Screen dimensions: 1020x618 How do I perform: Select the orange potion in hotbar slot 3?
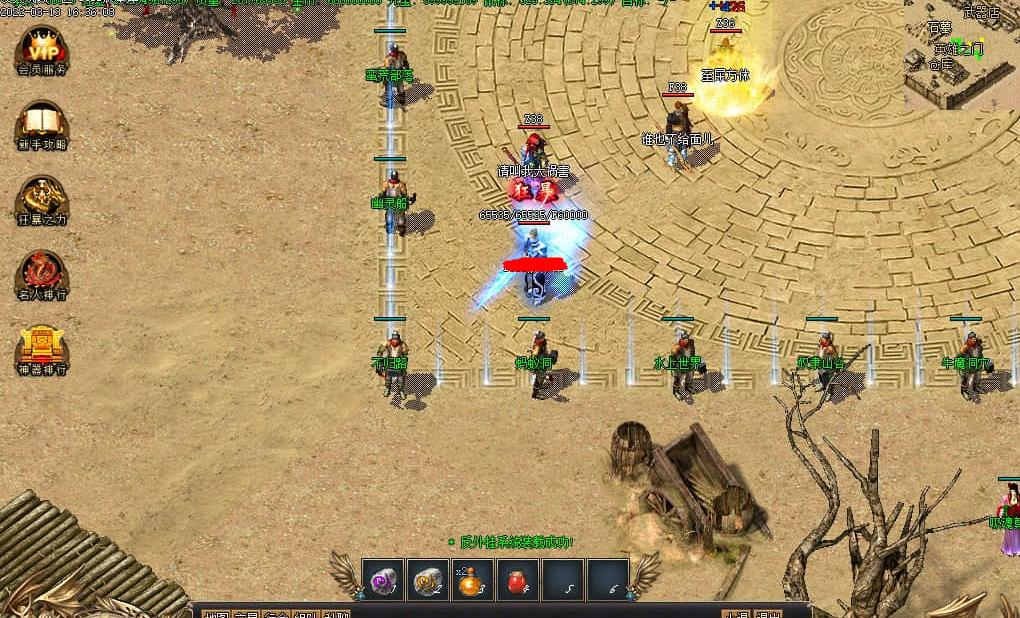(473, 580)
